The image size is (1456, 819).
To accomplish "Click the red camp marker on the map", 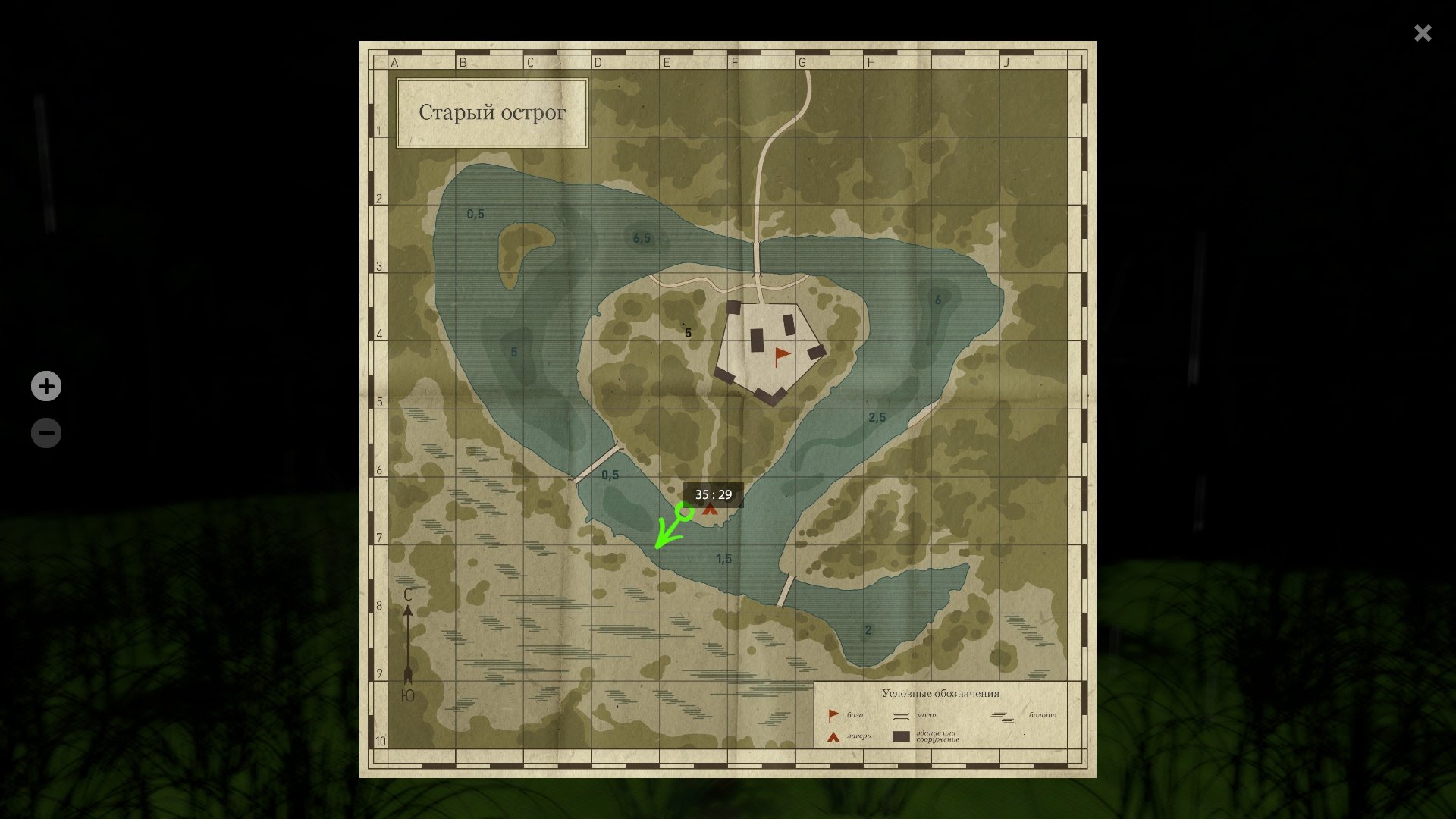I will [x=710, y=510].
